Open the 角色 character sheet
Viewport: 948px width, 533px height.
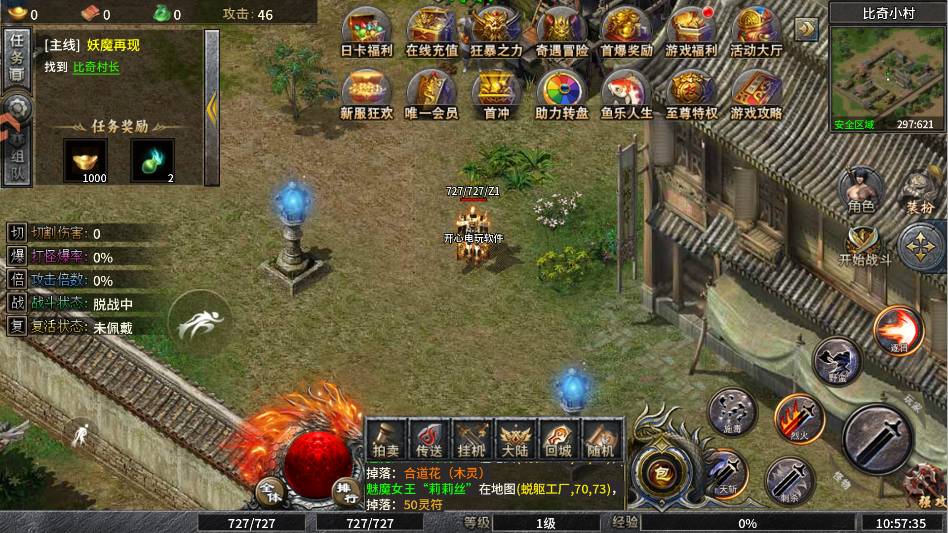coord(861,190)
